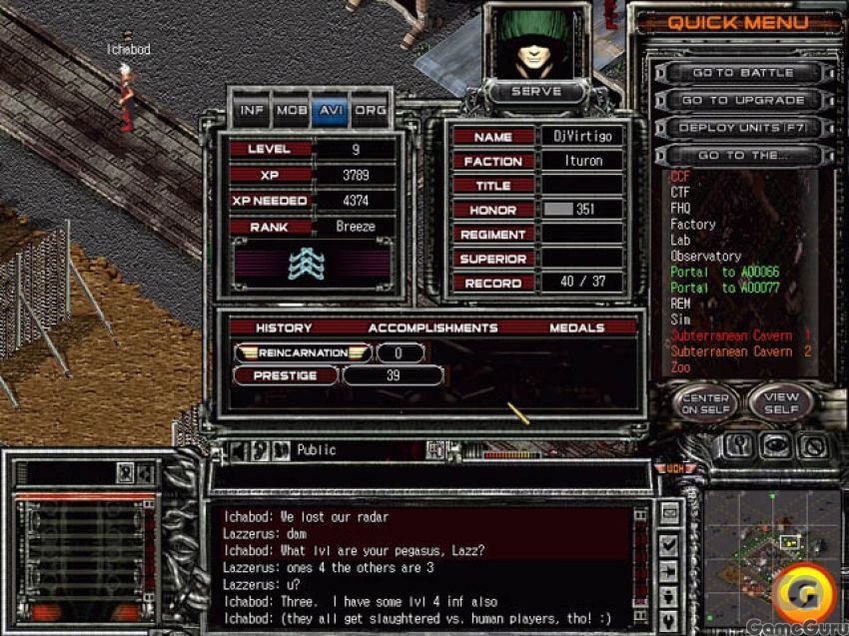Screen dimensions: 849x636
Task: Choose the Zoo entry
Action: click(680, 367)
